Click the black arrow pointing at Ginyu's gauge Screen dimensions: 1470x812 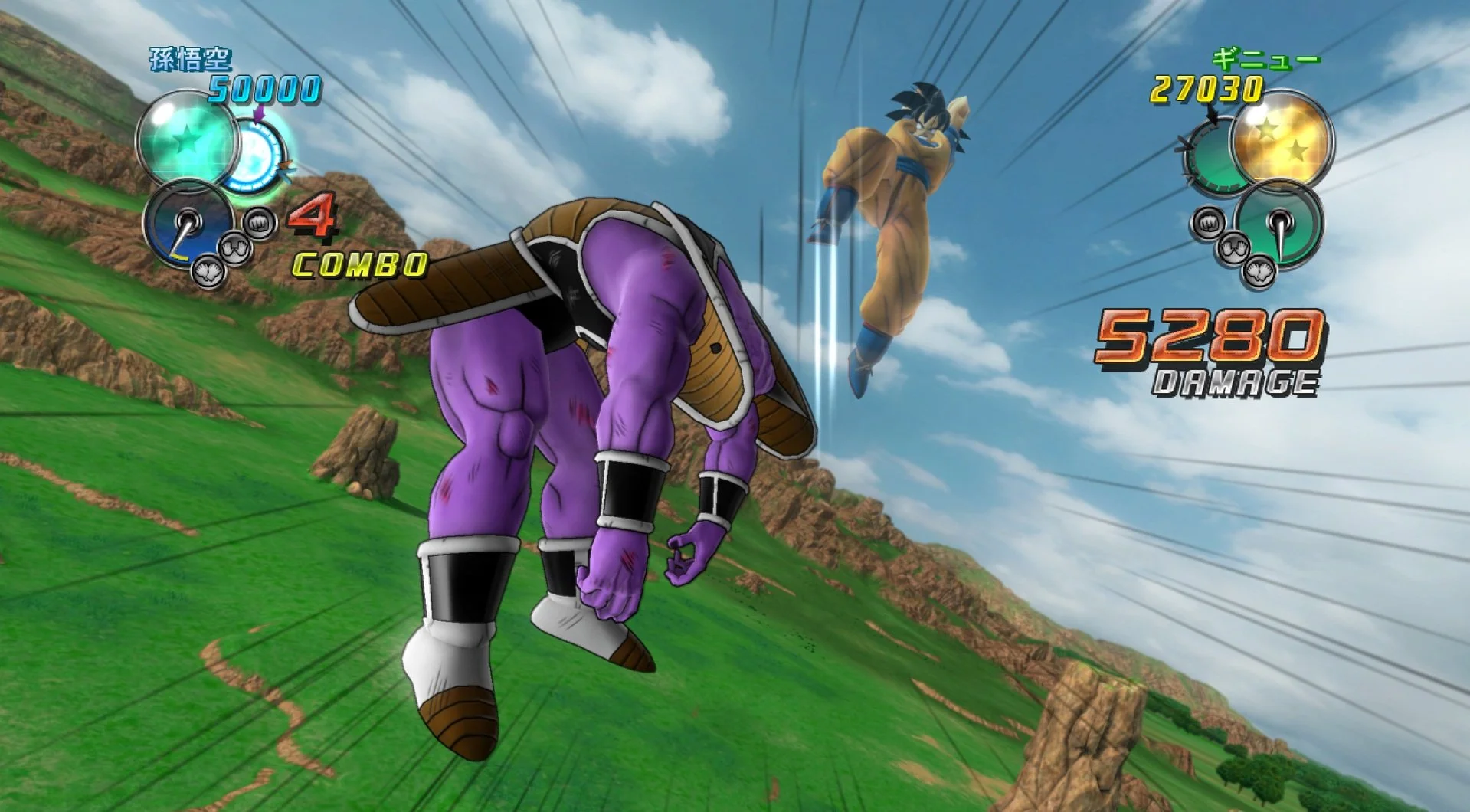(x=1212, y=113)
